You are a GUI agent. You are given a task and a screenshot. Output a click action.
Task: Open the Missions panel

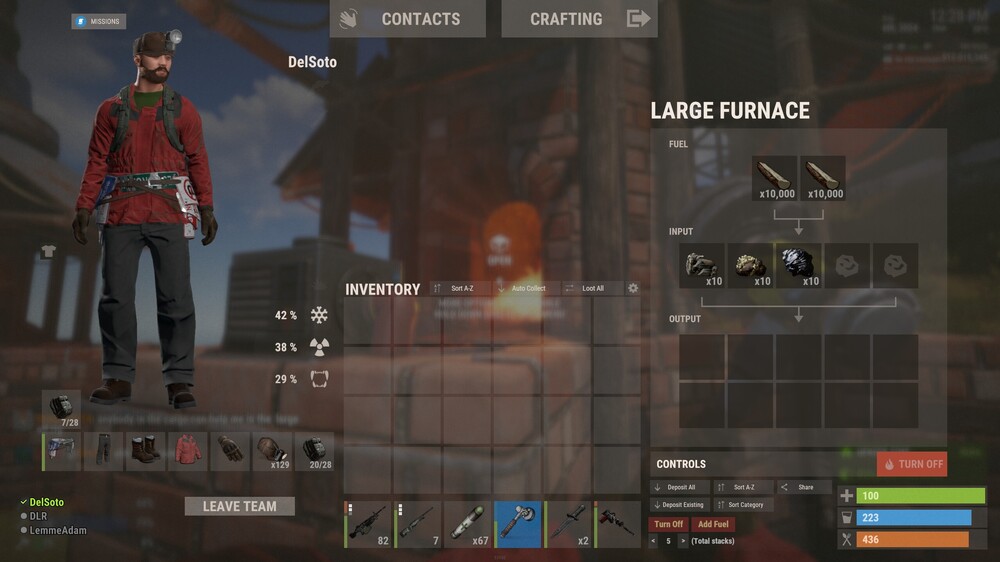click(98, 21)
